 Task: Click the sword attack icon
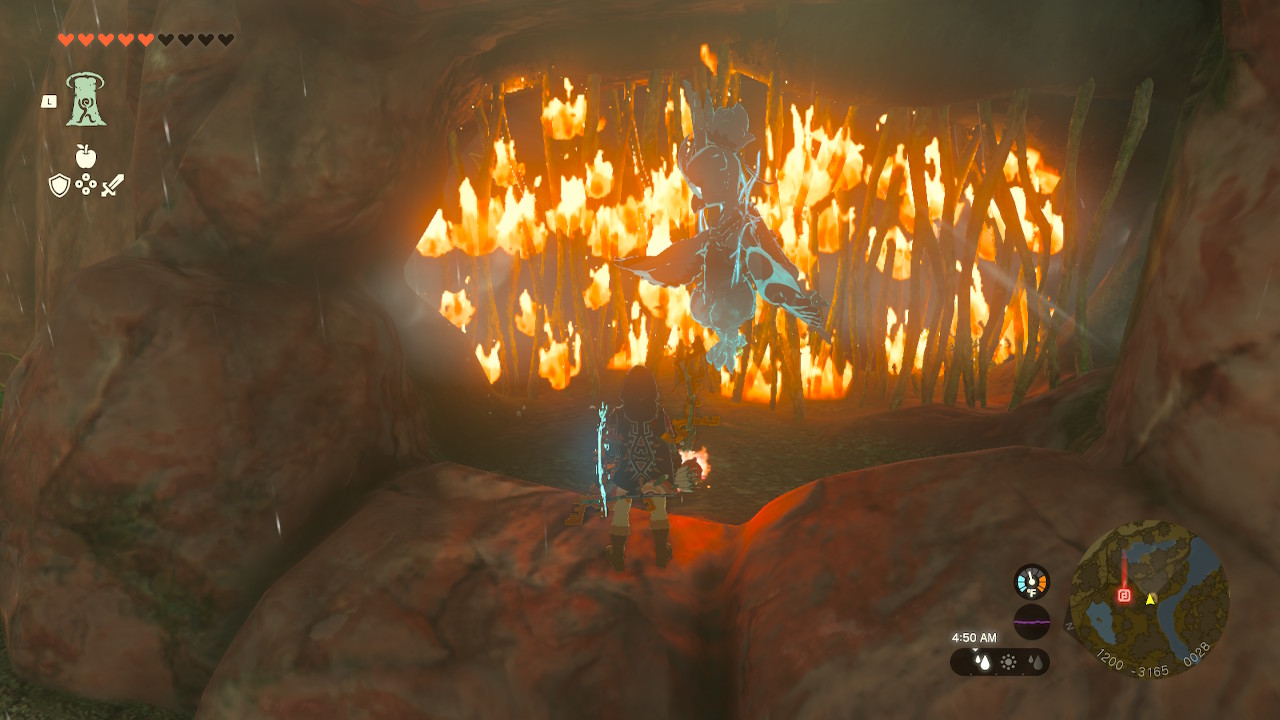click(x=113, y=185)
